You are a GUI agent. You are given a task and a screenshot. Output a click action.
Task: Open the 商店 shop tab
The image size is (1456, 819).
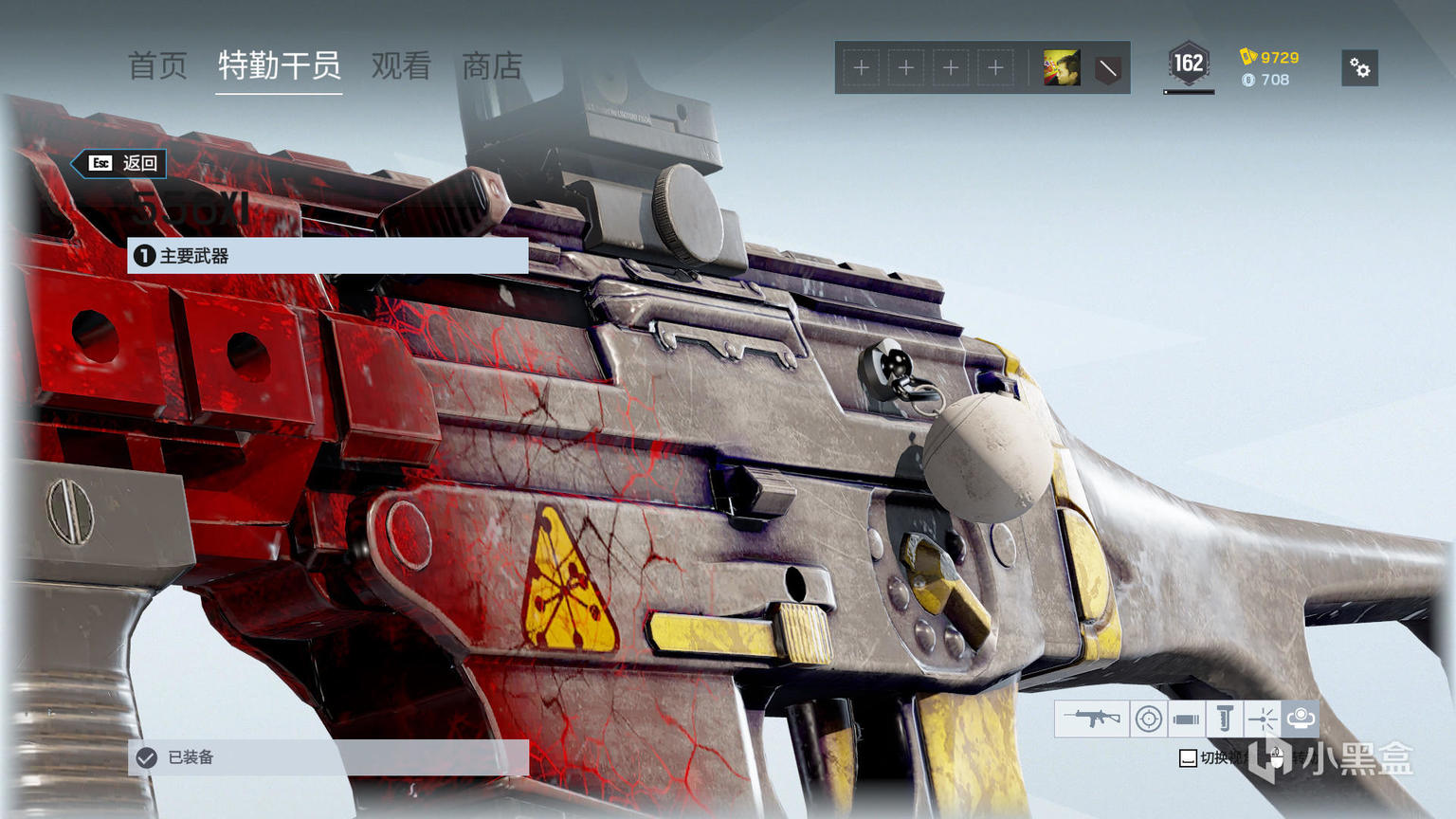pos(492,66)
